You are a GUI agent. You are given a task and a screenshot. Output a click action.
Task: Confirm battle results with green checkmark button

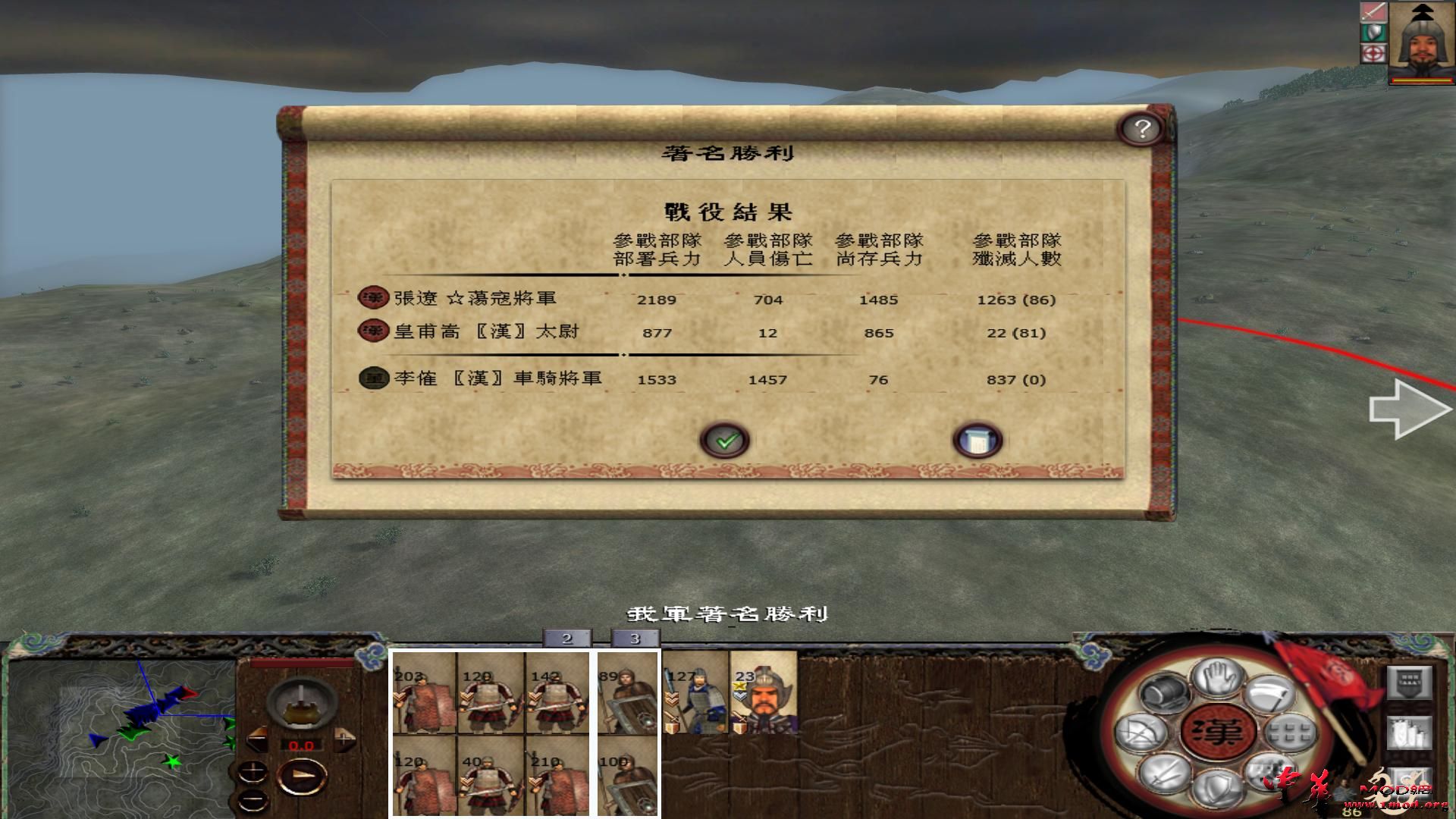click(x=726, y=439)
